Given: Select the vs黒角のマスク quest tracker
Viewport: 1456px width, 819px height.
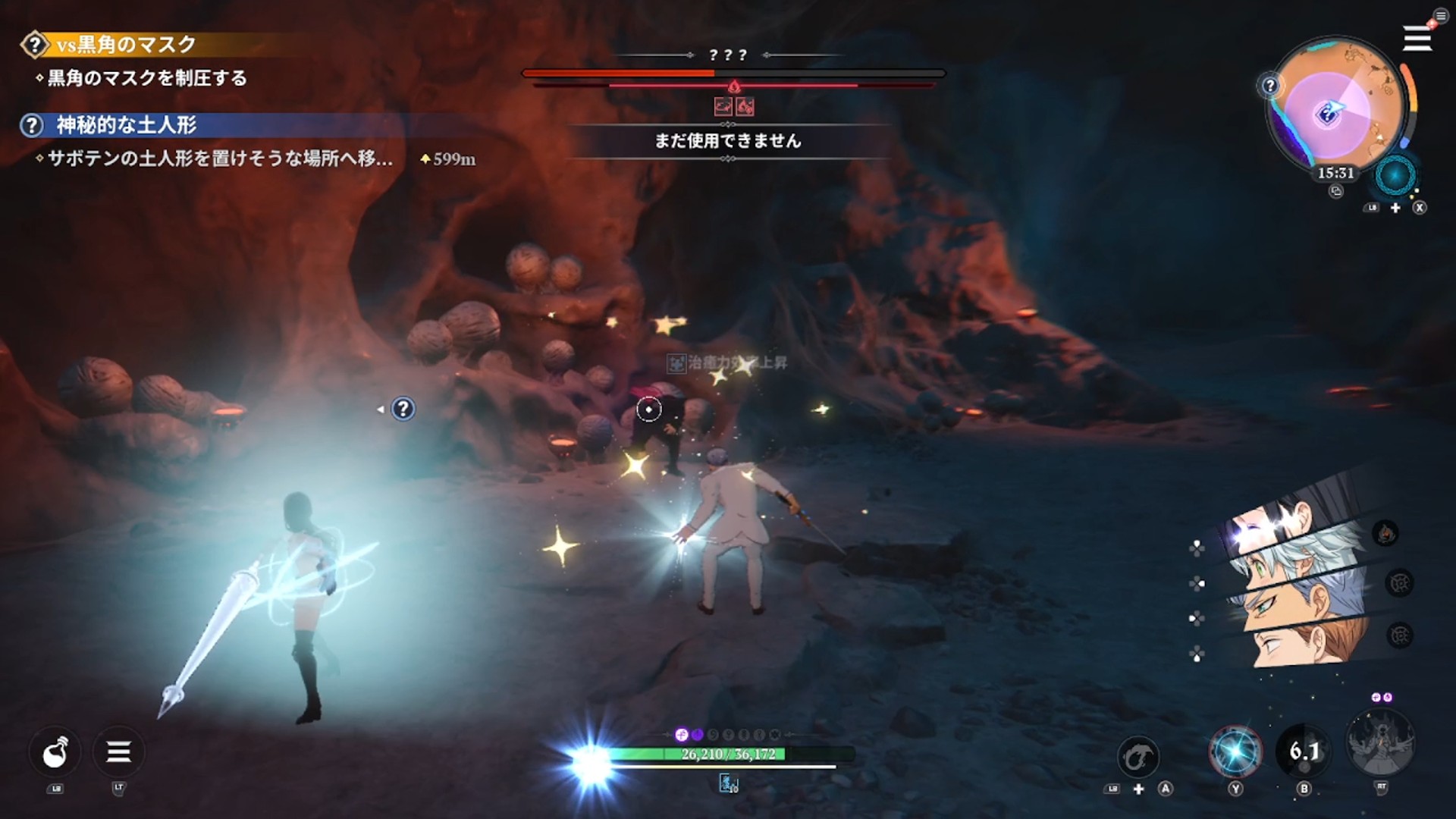Looking at the screenshot, I should [x=126, y=45].
